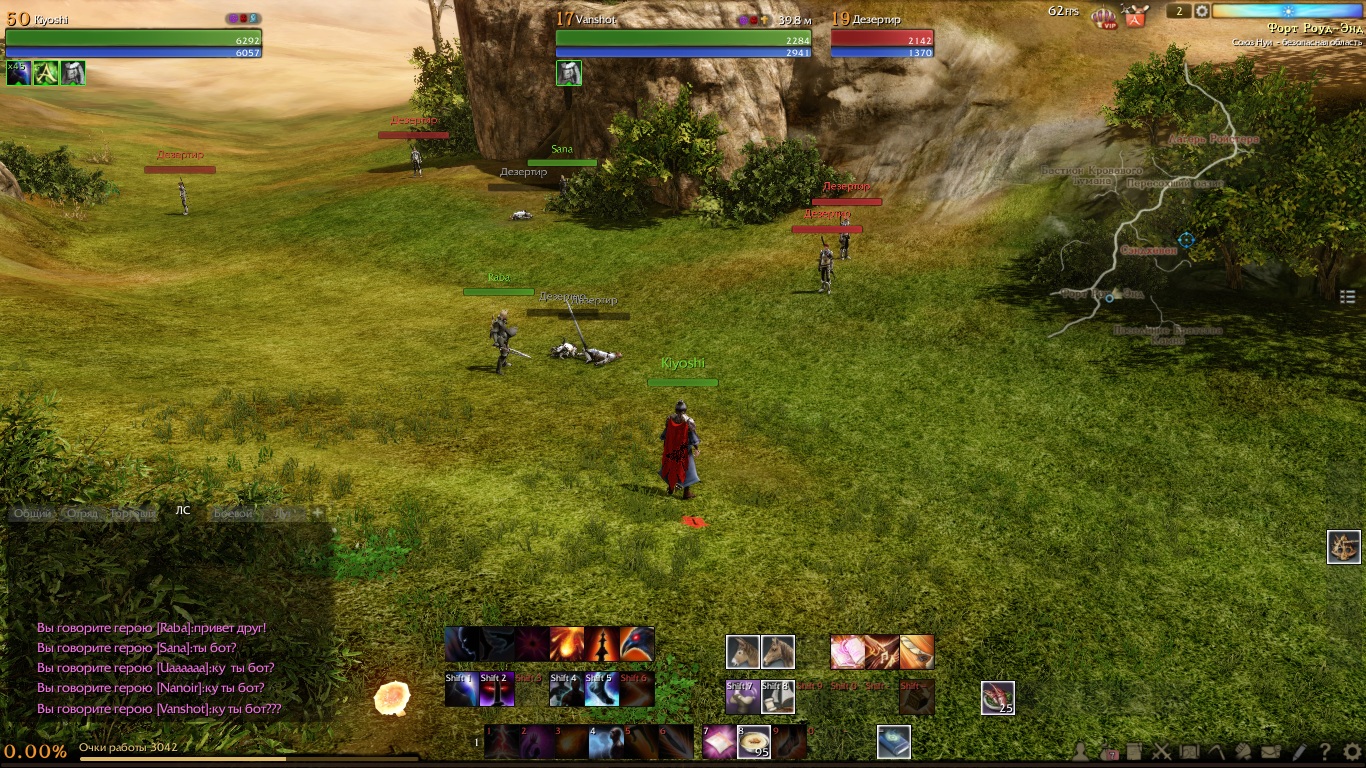This screenshot has height=768, width=1366.
Task: Open the VIP crown icon
Action: 1104,17
